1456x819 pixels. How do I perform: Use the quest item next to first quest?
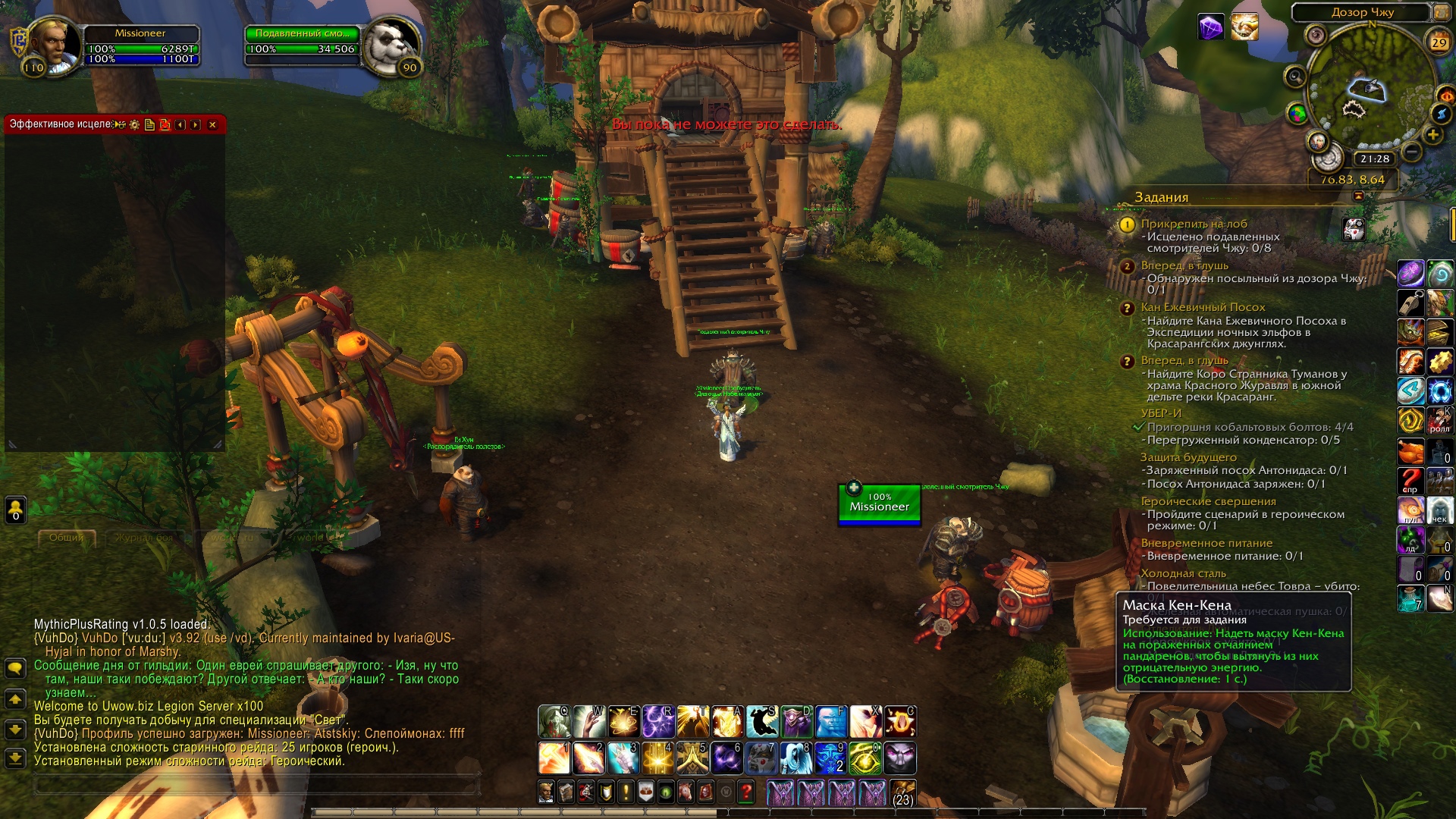pyautogui.click(x=1354, y=229)
